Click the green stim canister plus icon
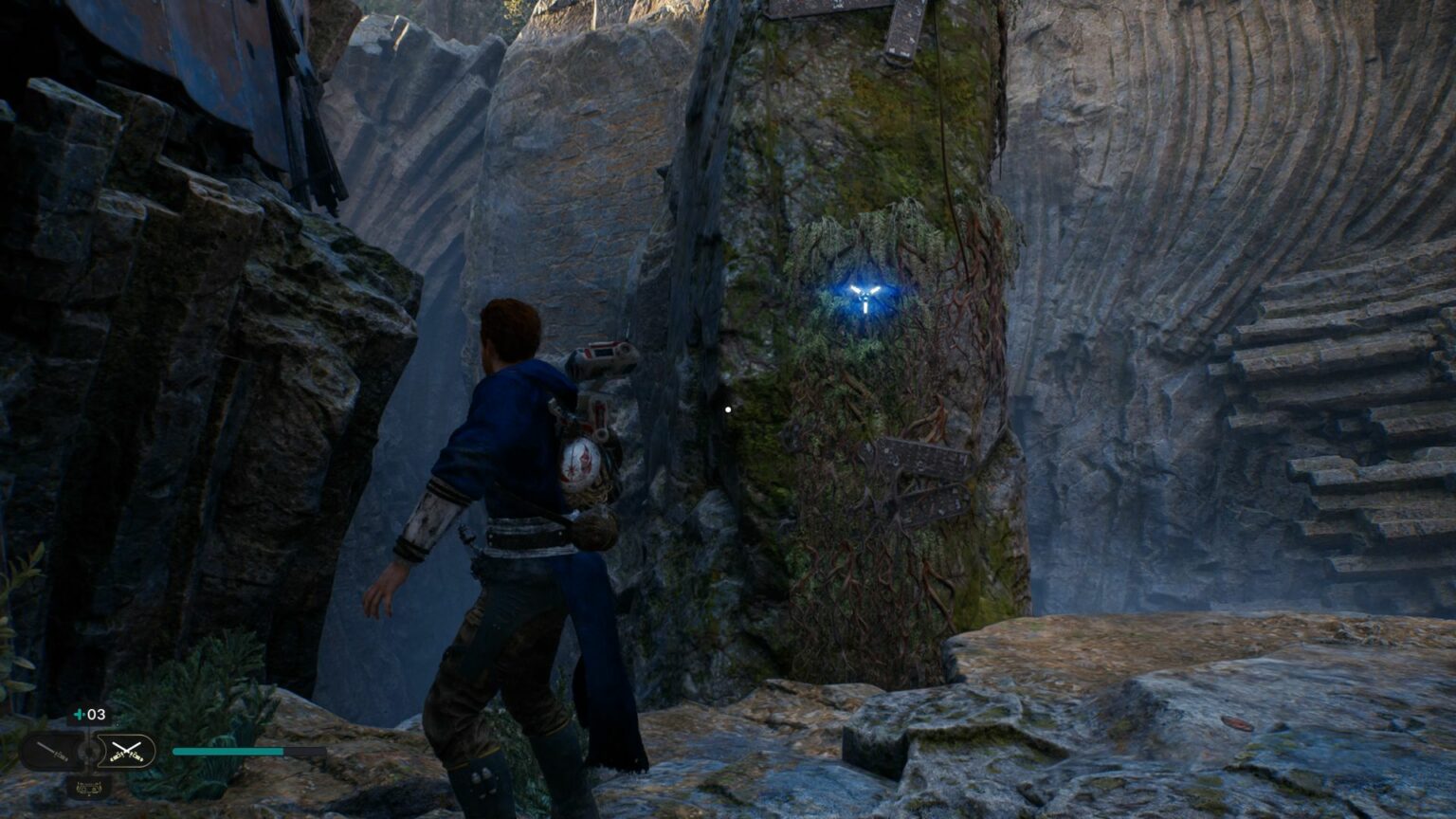The width and height of the screenshot is (1456, 819). [79, 715]
